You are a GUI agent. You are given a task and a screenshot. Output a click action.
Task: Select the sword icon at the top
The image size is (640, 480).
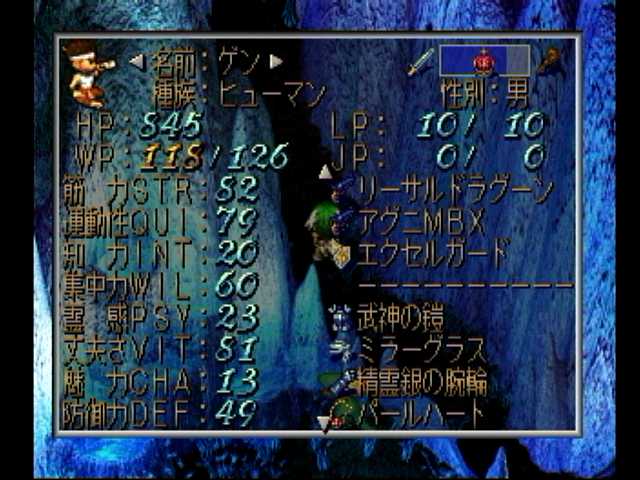point(420,61)
